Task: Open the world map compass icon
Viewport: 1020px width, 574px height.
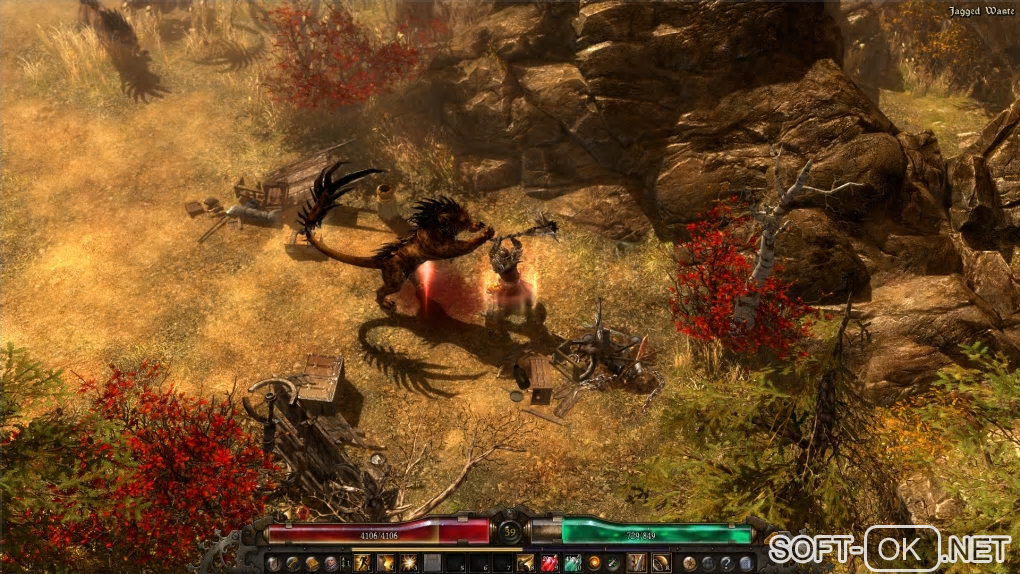Action: 689,563
